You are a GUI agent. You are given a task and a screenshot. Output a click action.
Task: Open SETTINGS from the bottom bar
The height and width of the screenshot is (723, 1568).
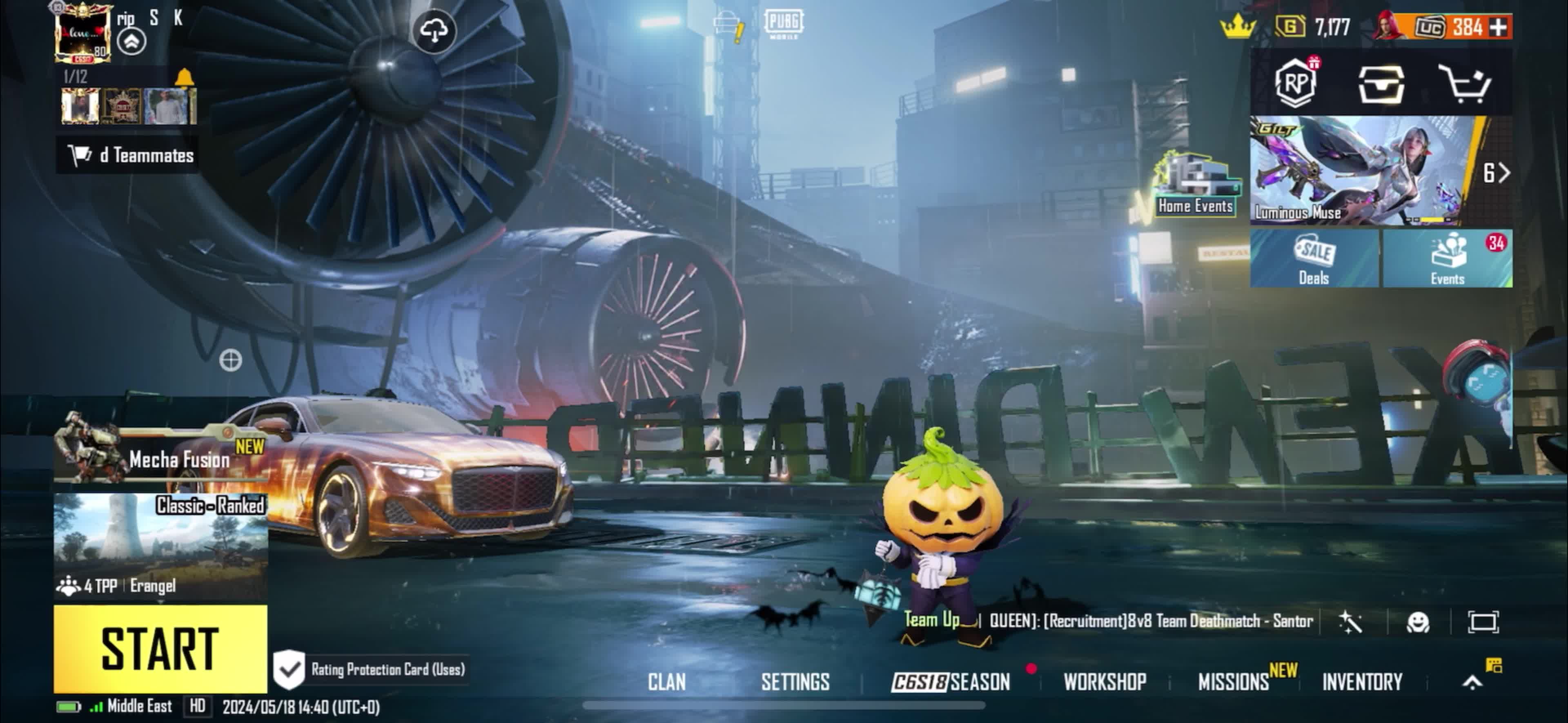tap(795, 682)
